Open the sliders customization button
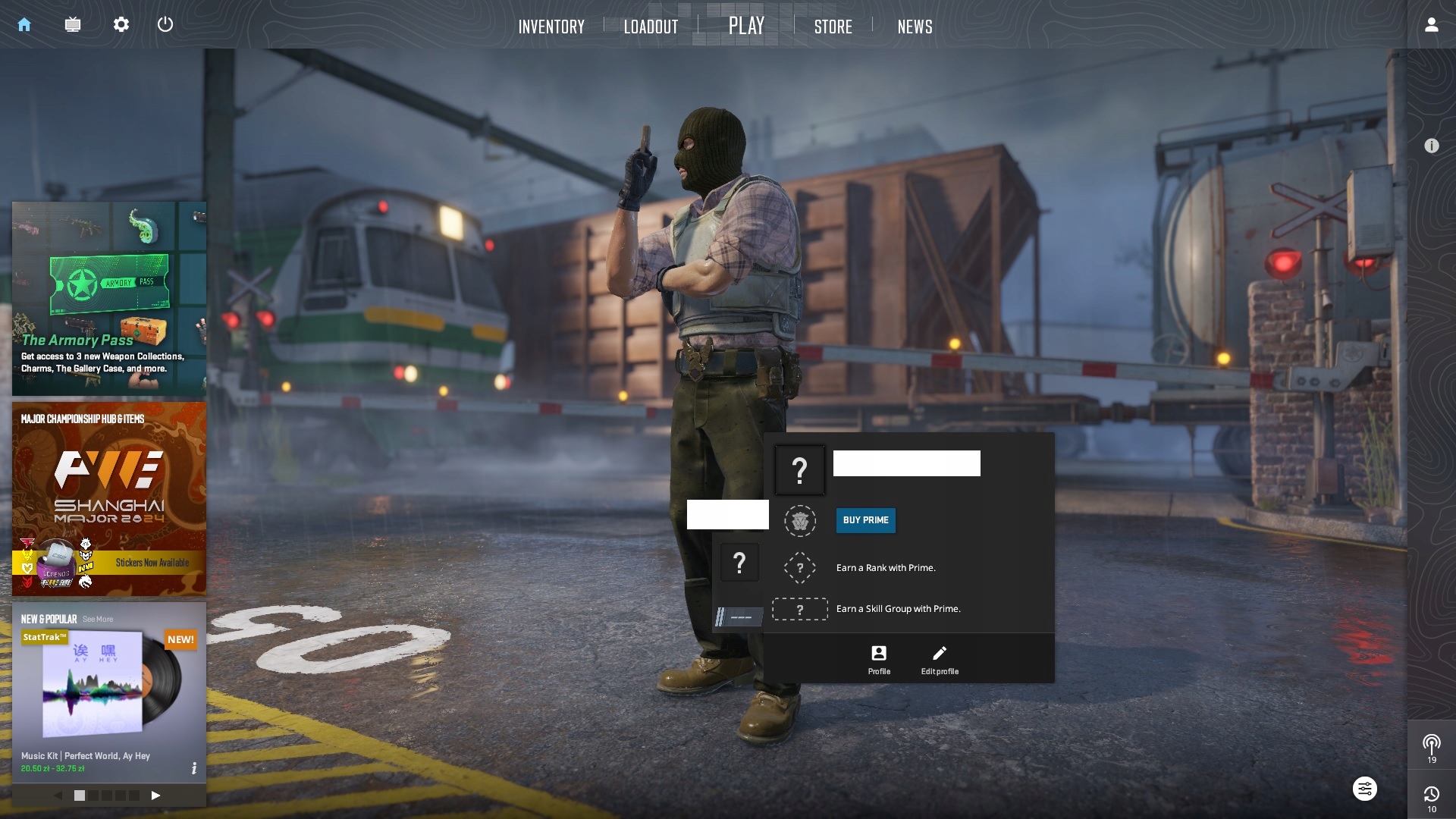This screenshot has height=819, width=1456. click(x=1364, y=789)
